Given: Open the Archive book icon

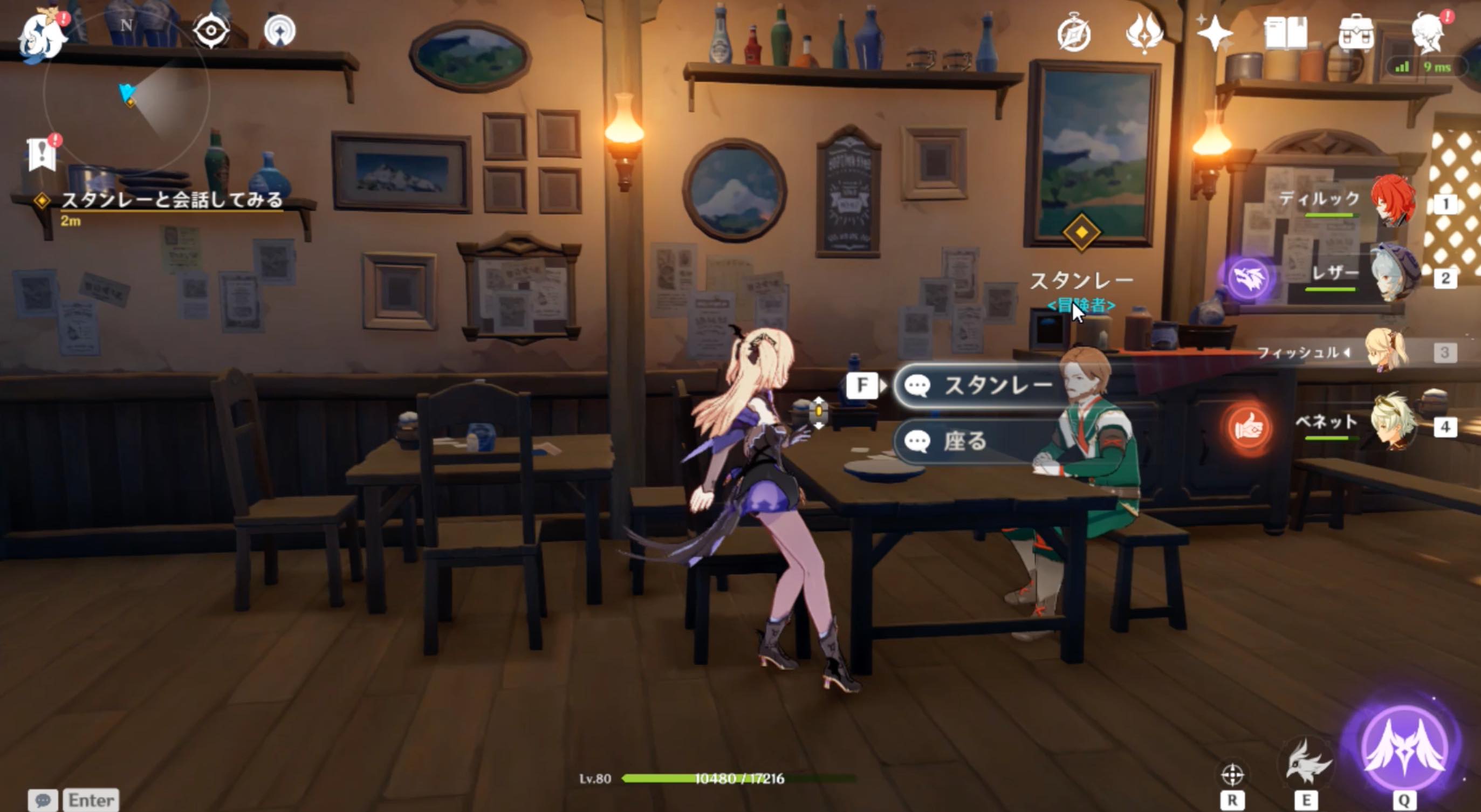Looking at the screenshot, I should point(1288,35).
